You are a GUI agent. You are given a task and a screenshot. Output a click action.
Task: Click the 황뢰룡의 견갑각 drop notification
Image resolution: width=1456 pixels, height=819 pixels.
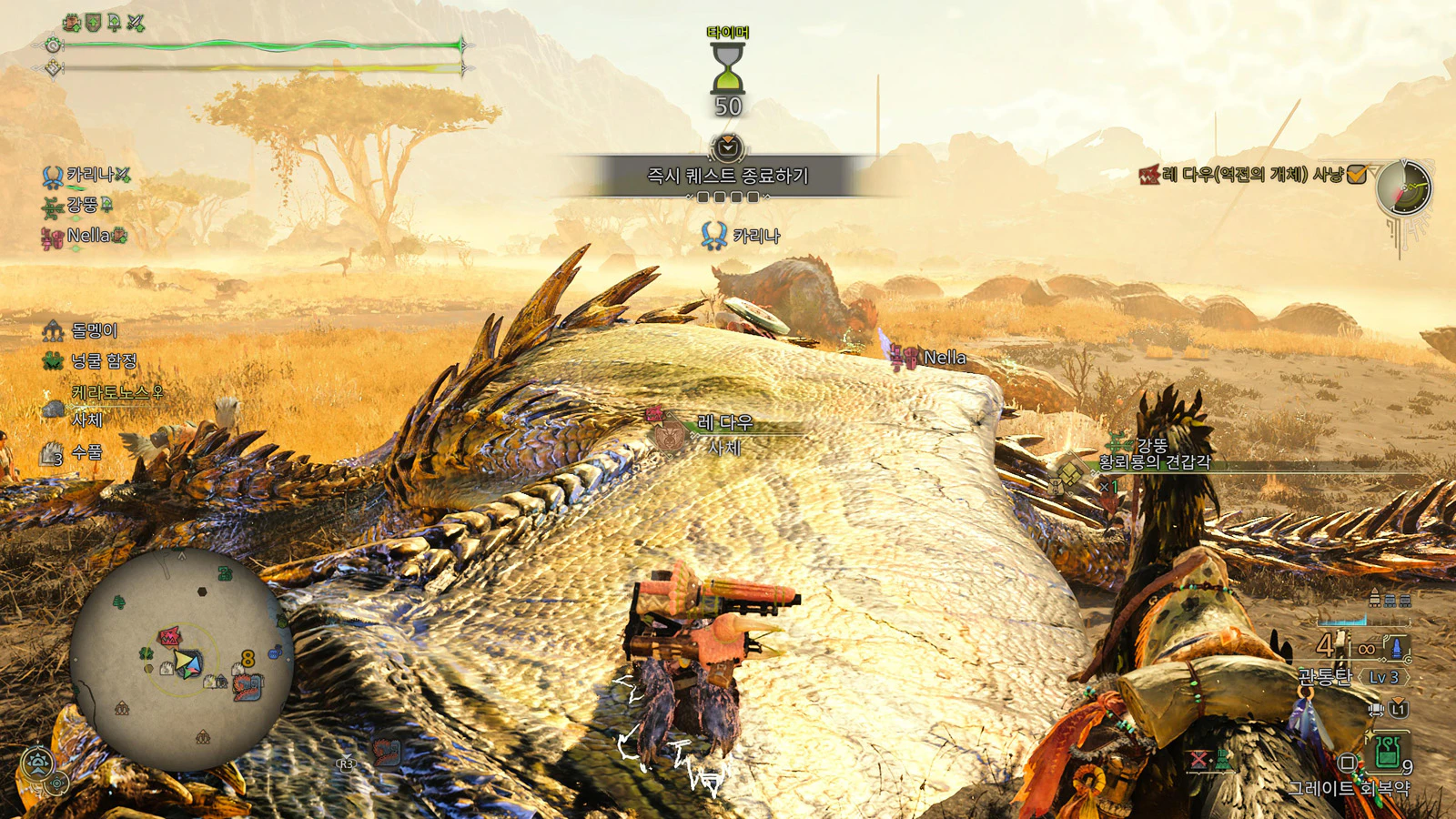1155,461
